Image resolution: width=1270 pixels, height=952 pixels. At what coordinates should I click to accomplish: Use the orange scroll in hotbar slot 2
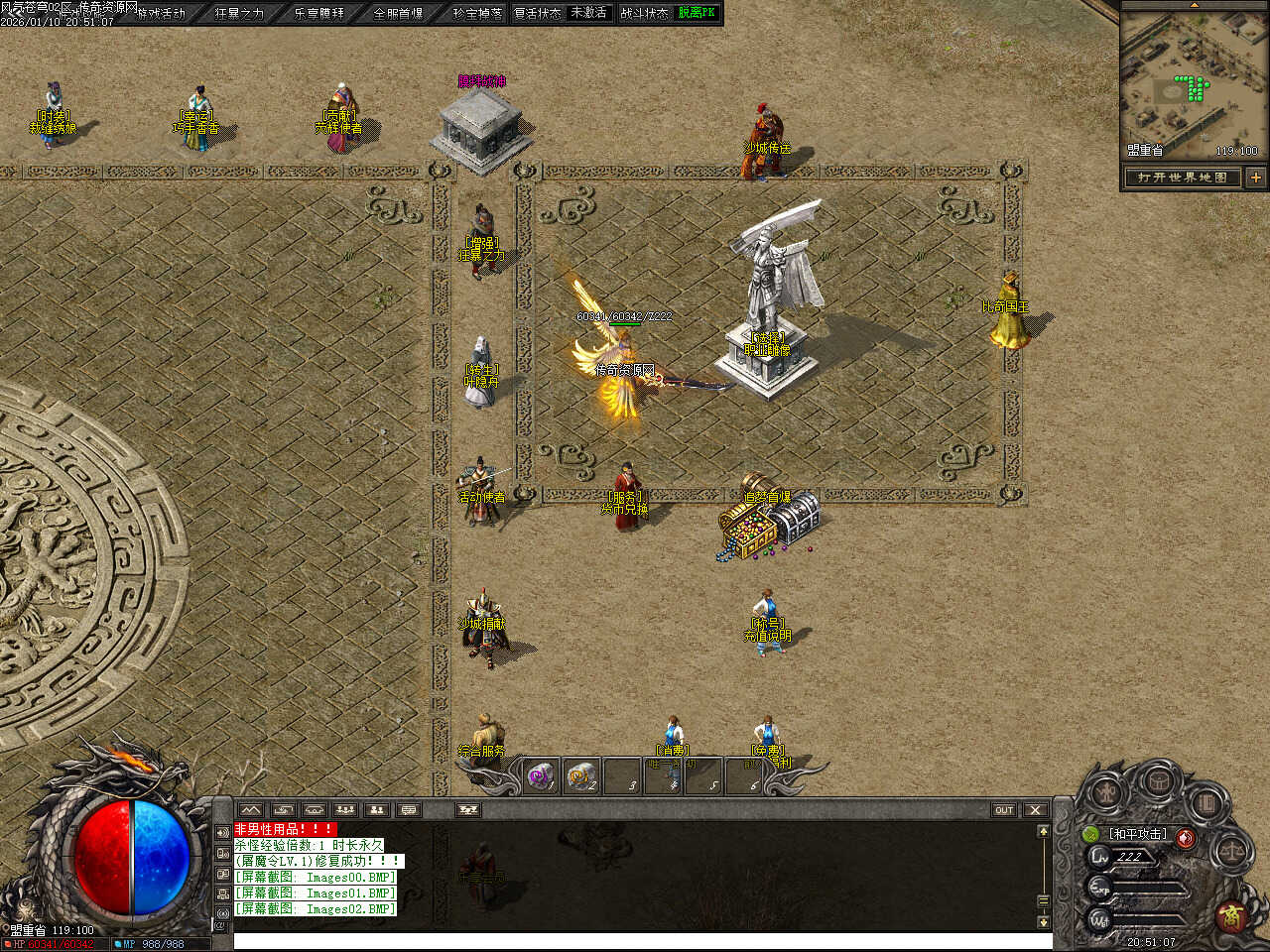tap(582, 776)
